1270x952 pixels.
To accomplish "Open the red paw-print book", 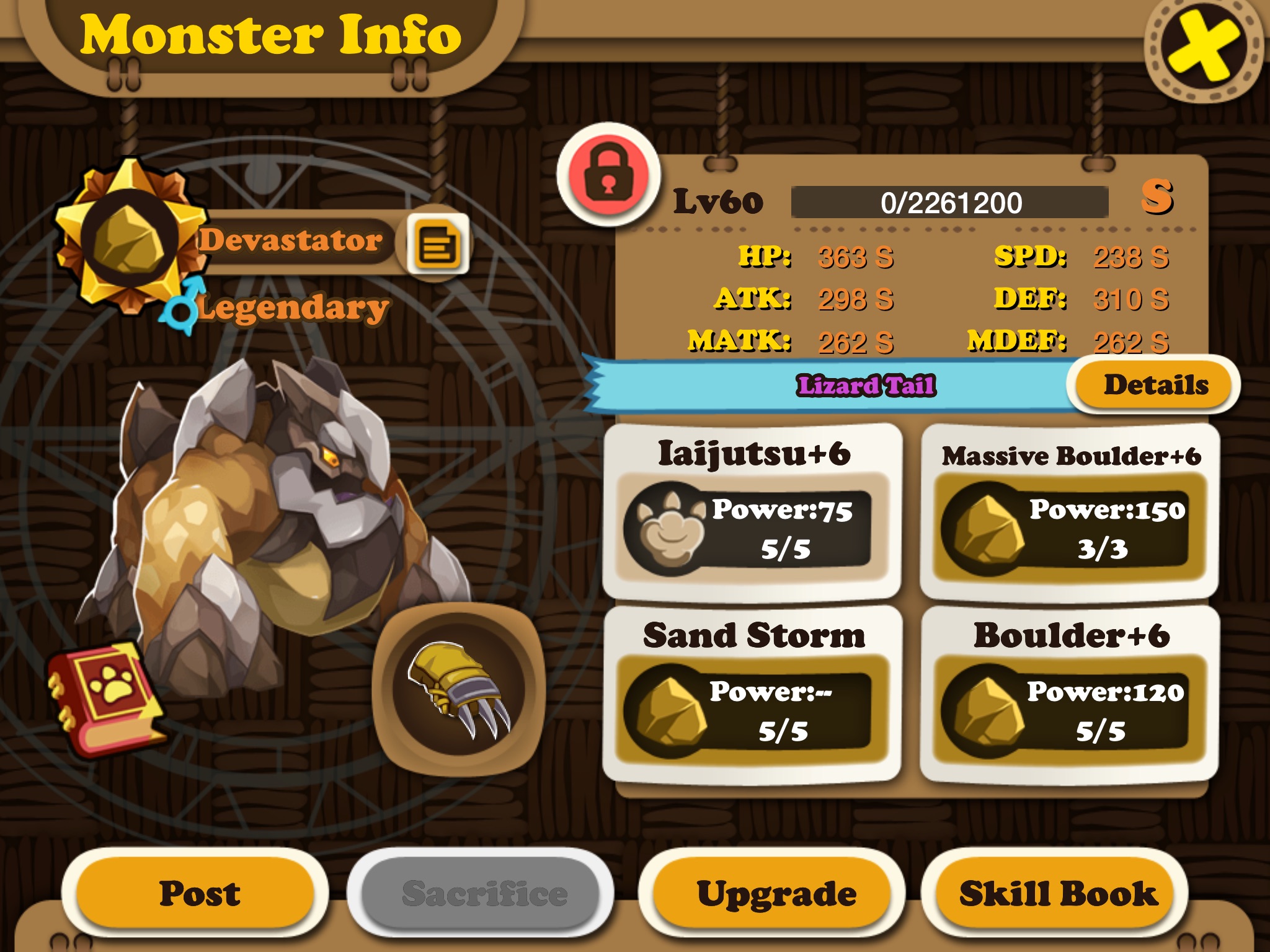I will pos(105,697).
